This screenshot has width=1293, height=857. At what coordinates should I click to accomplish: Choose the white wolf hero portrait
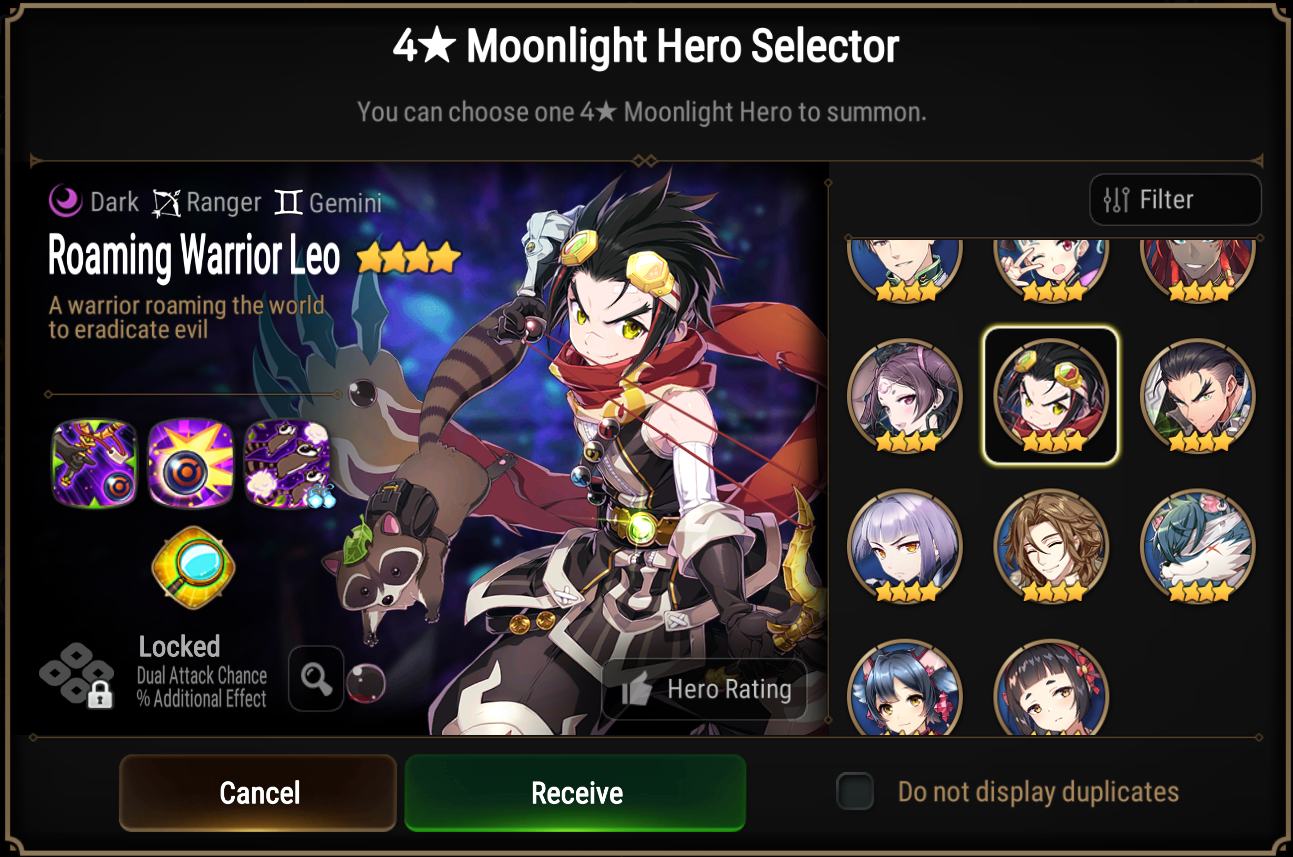[1197, 545]
